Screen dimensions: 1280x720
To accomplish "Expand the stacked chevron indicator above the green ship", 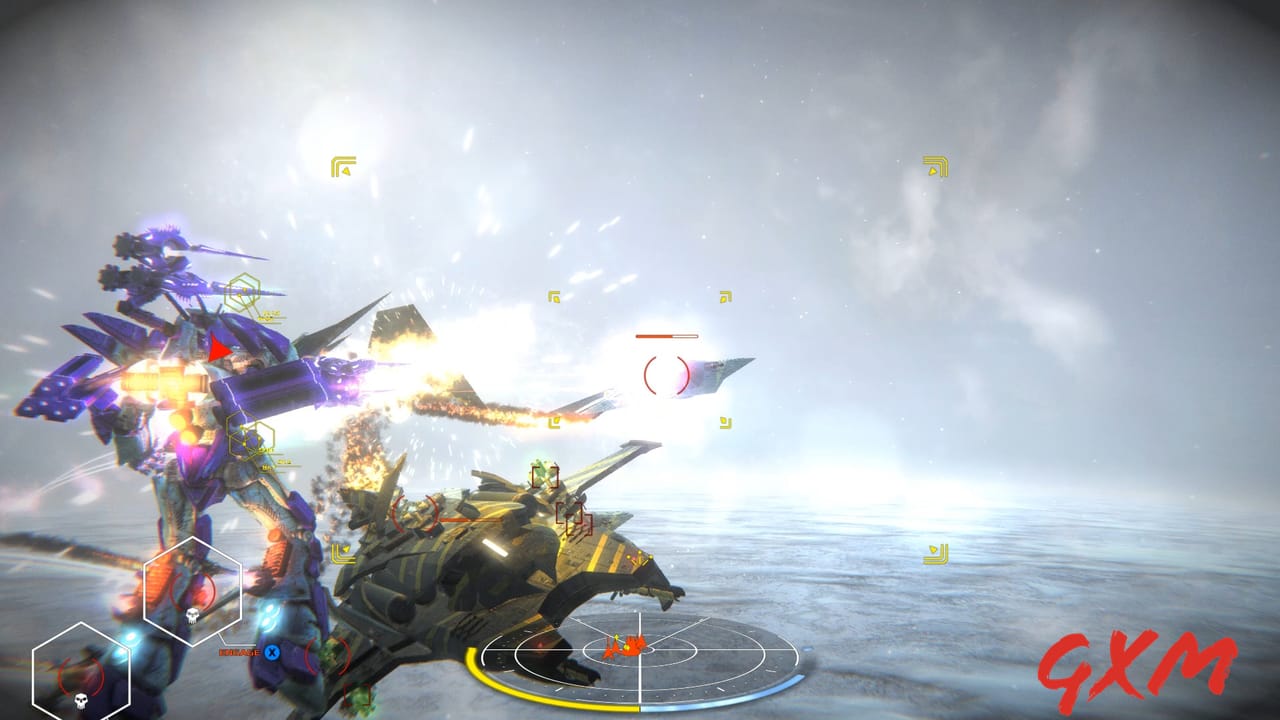I will pos(344,554).
